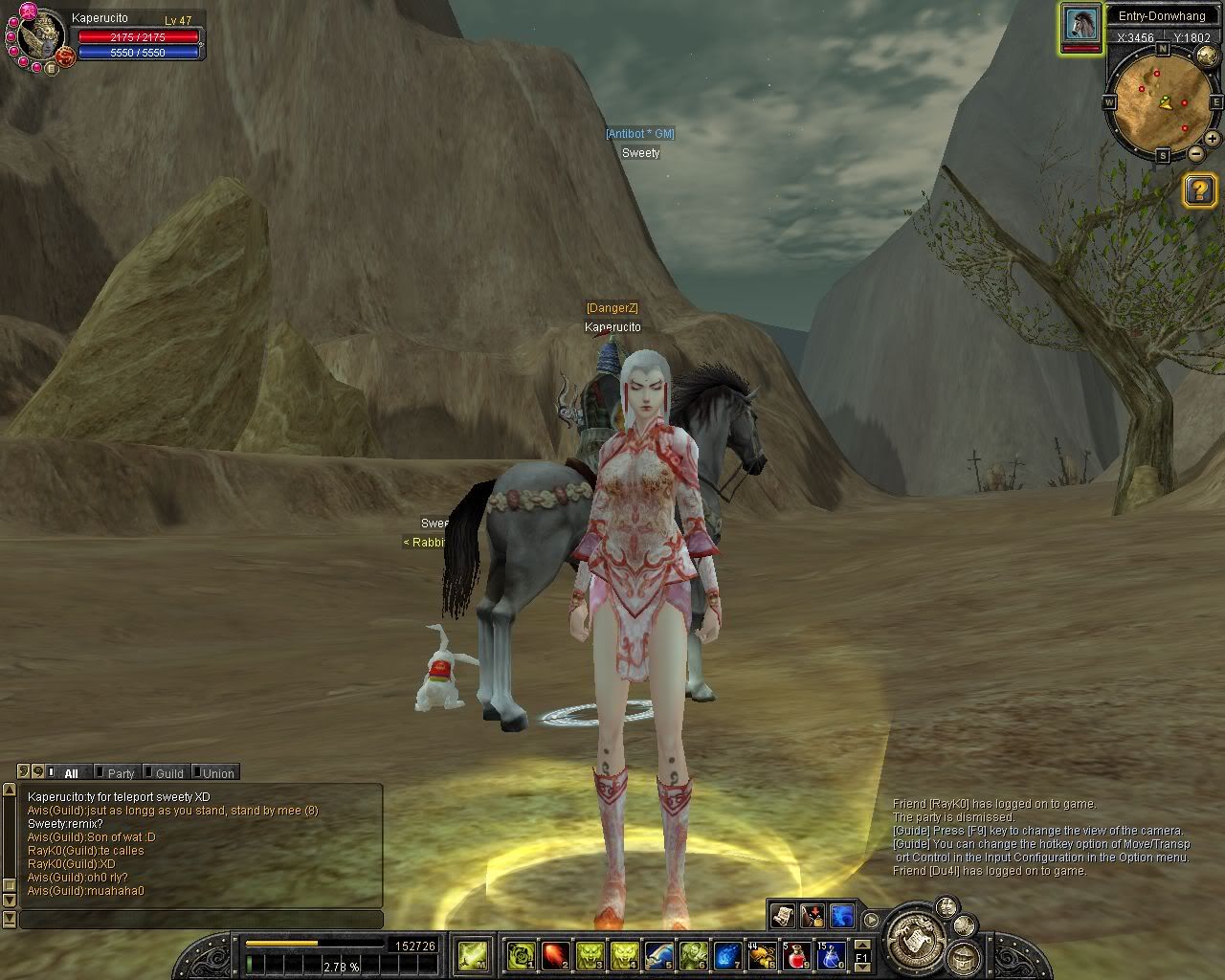
Task: Activate the blue swirl icon above the hotbar
Action: [842, 916]
